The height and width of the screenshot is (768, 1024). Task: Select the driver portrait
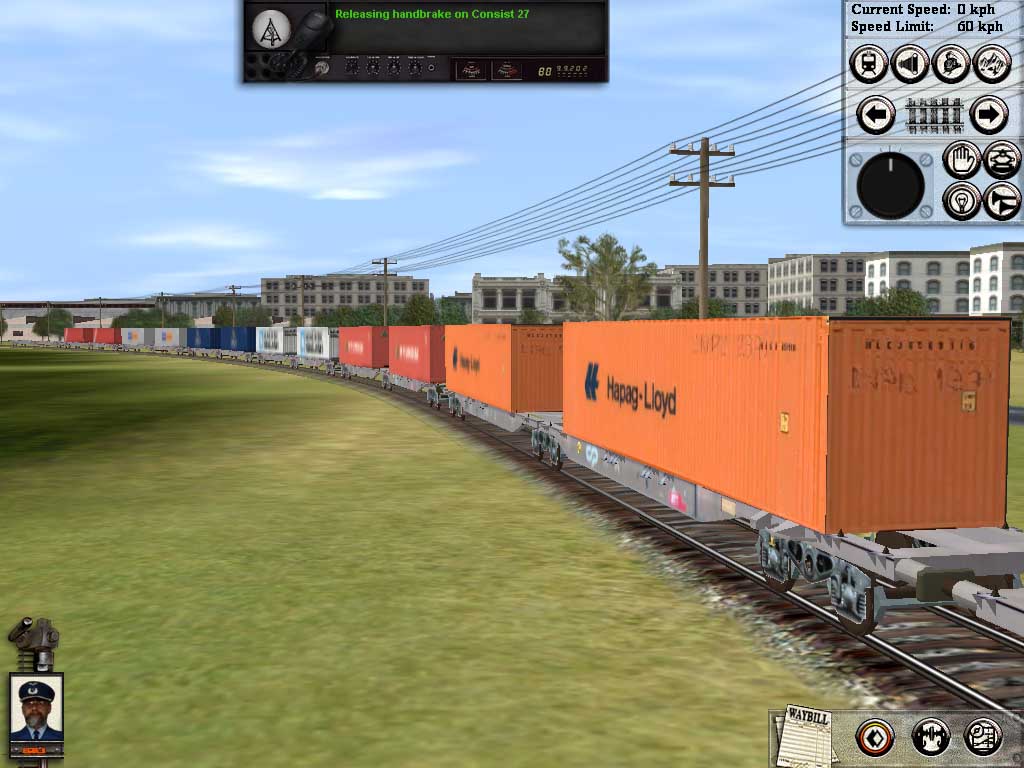(36, 710)
